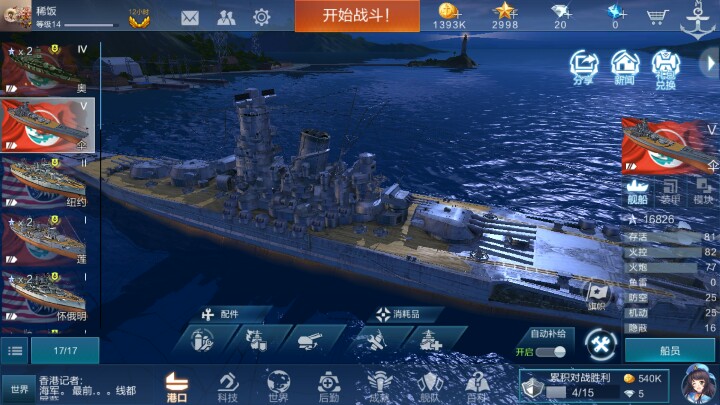Viewport: 720px width, 405px height.
Task: Select the 舰船 ship stats tab
Action: [x=637, y=190]
